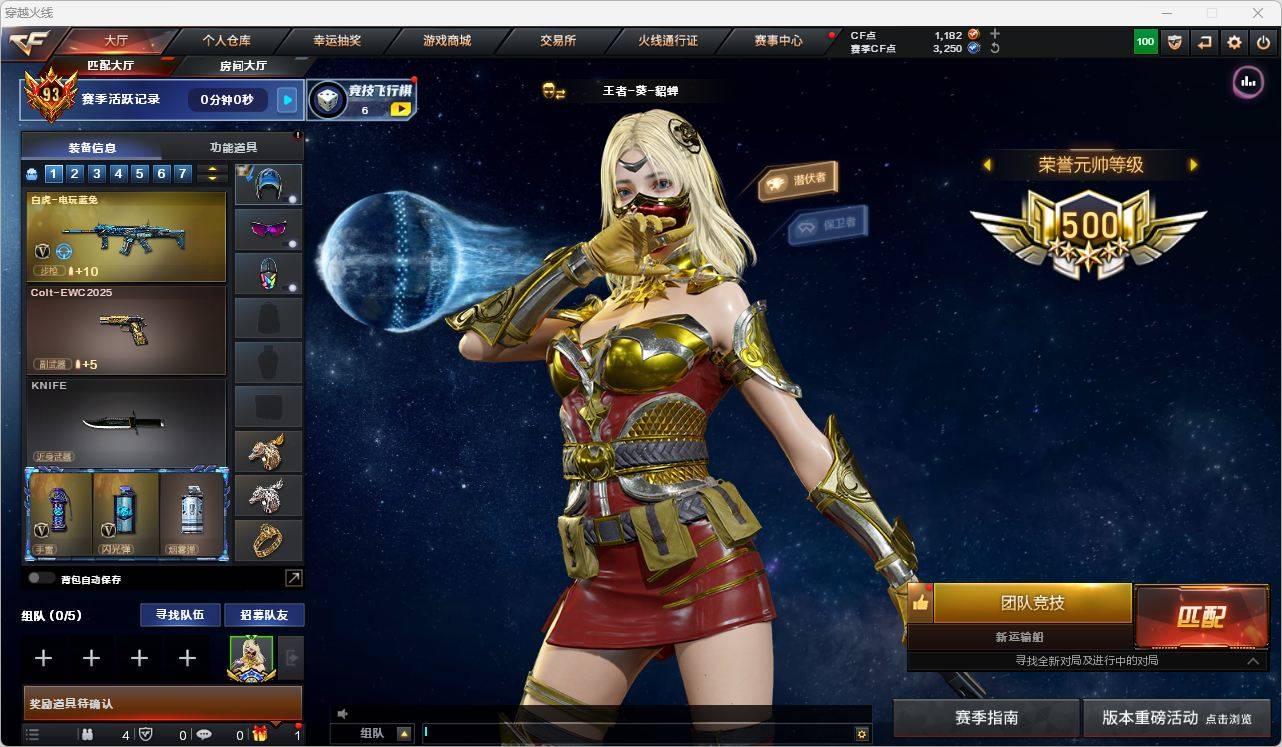Click the red 匹配 match button
The height and width of the screenshot is (747, 1282).
tap(1201, 616)
